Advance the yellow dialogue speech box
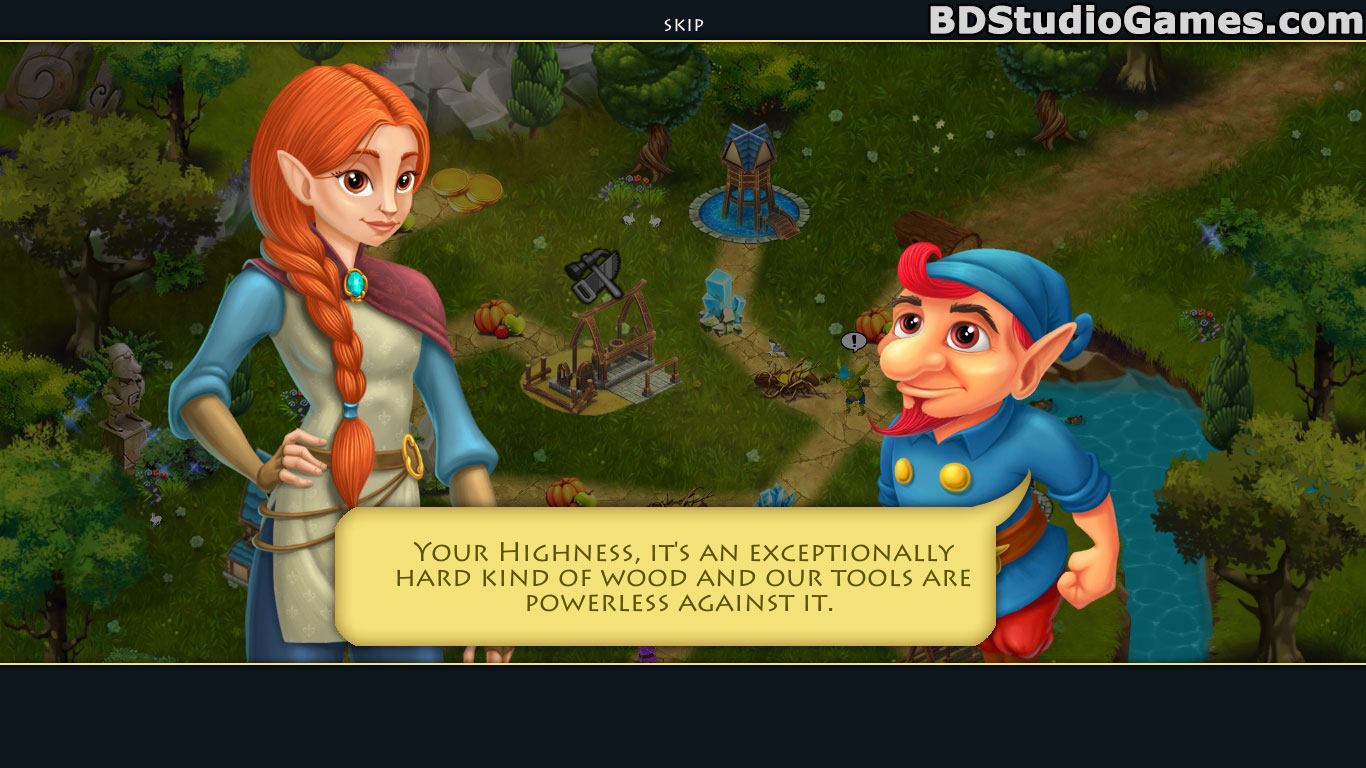This screenshot has height=768, width=1366. 665,577
